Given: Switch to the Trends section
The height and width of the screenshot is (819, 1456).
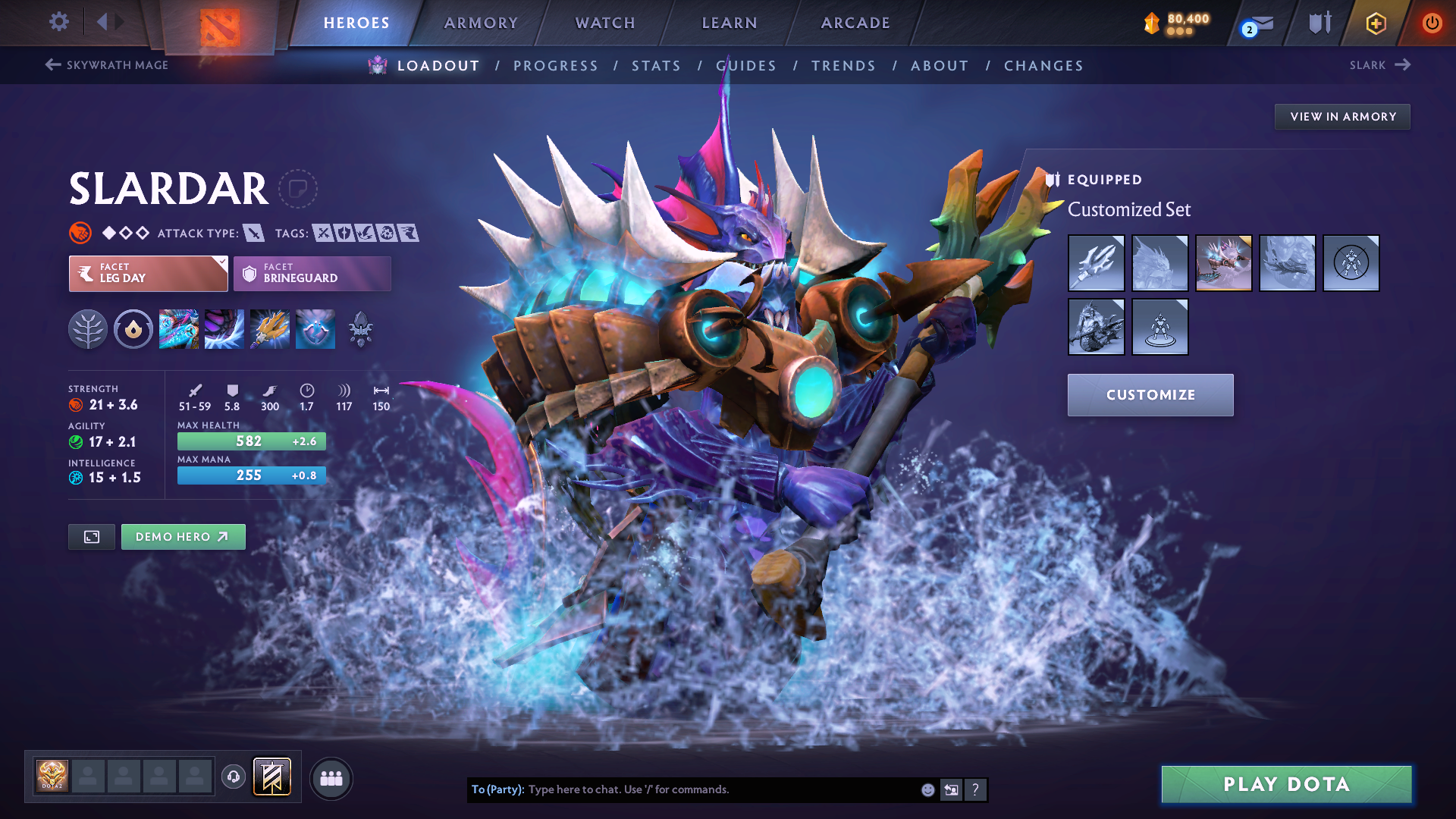Looking at the screenshot, I should tap(843, 66).
